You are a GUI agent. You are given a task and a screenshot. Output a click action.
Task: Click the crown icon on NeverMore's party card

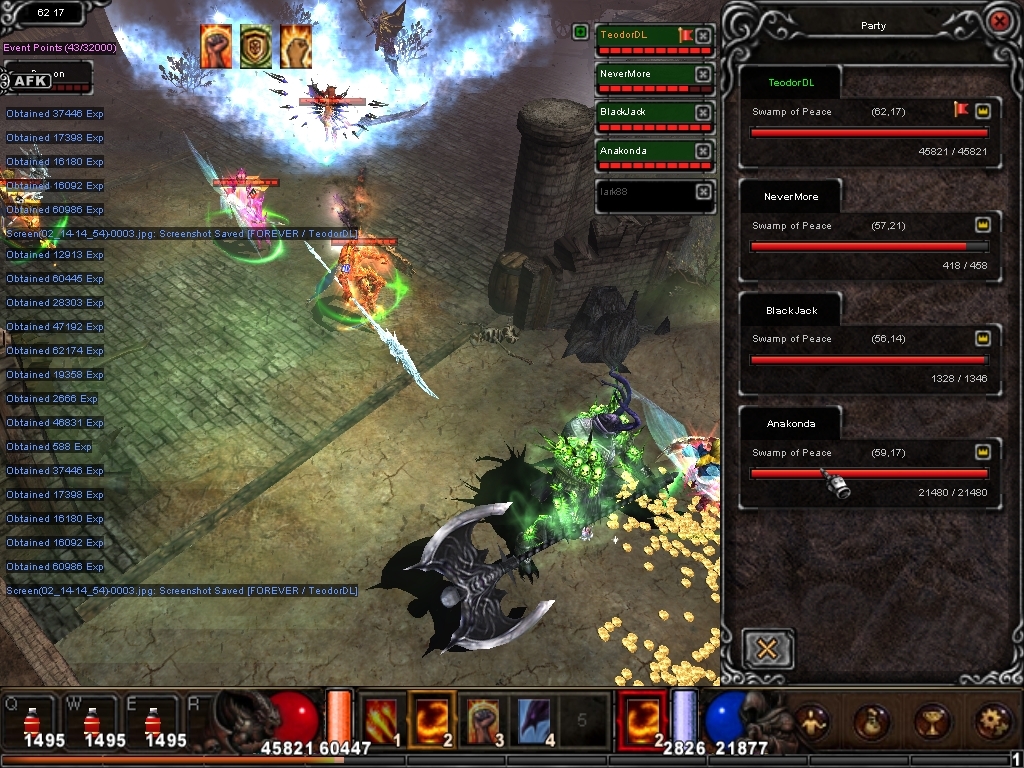[982, 225]
